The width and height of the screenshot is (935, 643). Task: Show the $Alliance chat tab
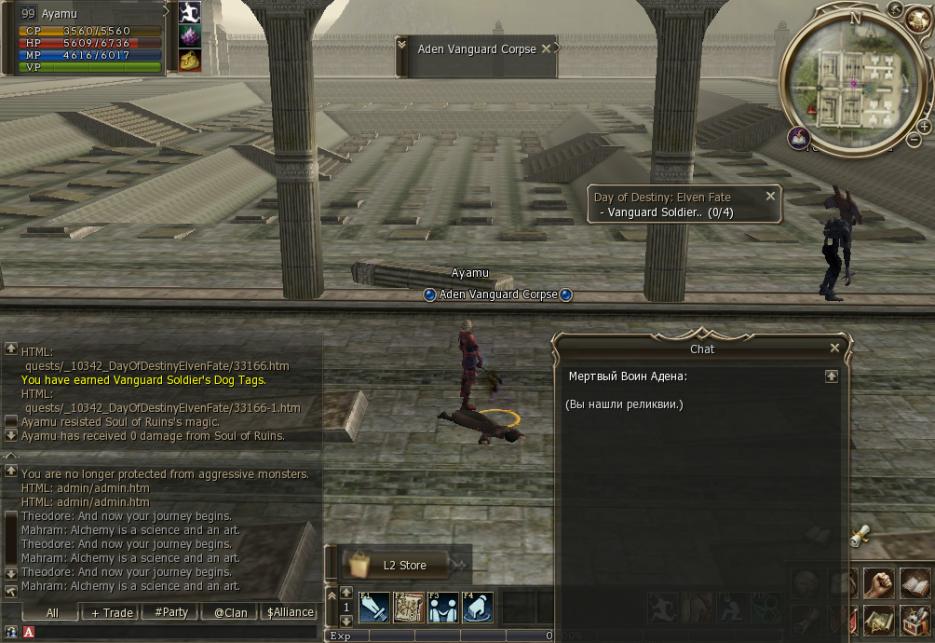coord(290,612)
